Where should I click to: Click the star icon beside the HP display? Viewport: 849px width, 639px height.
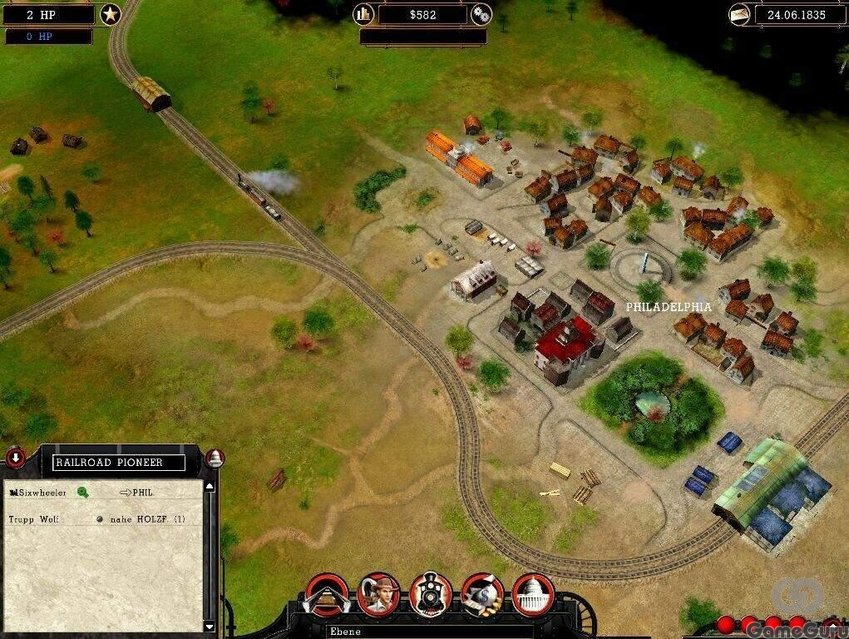(x=110, y=14)
